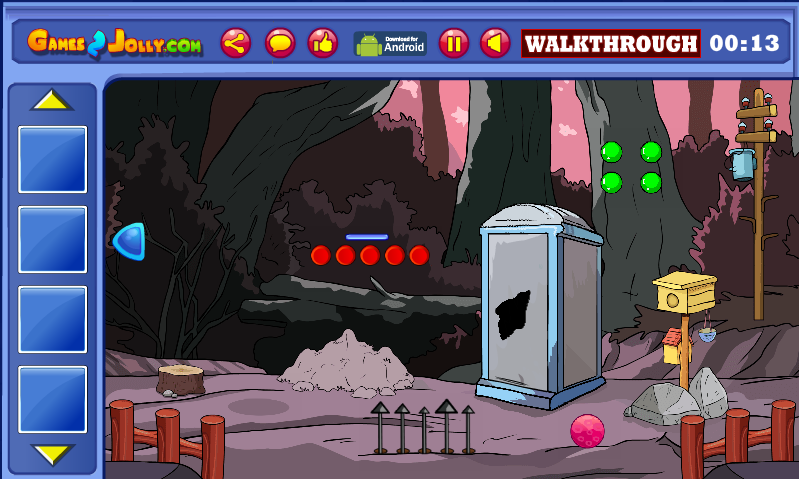Viewport: 799px width, 479px height.
Task: Open the Download for Android badge
Action: pyautogui.click(x=390, y=44)
